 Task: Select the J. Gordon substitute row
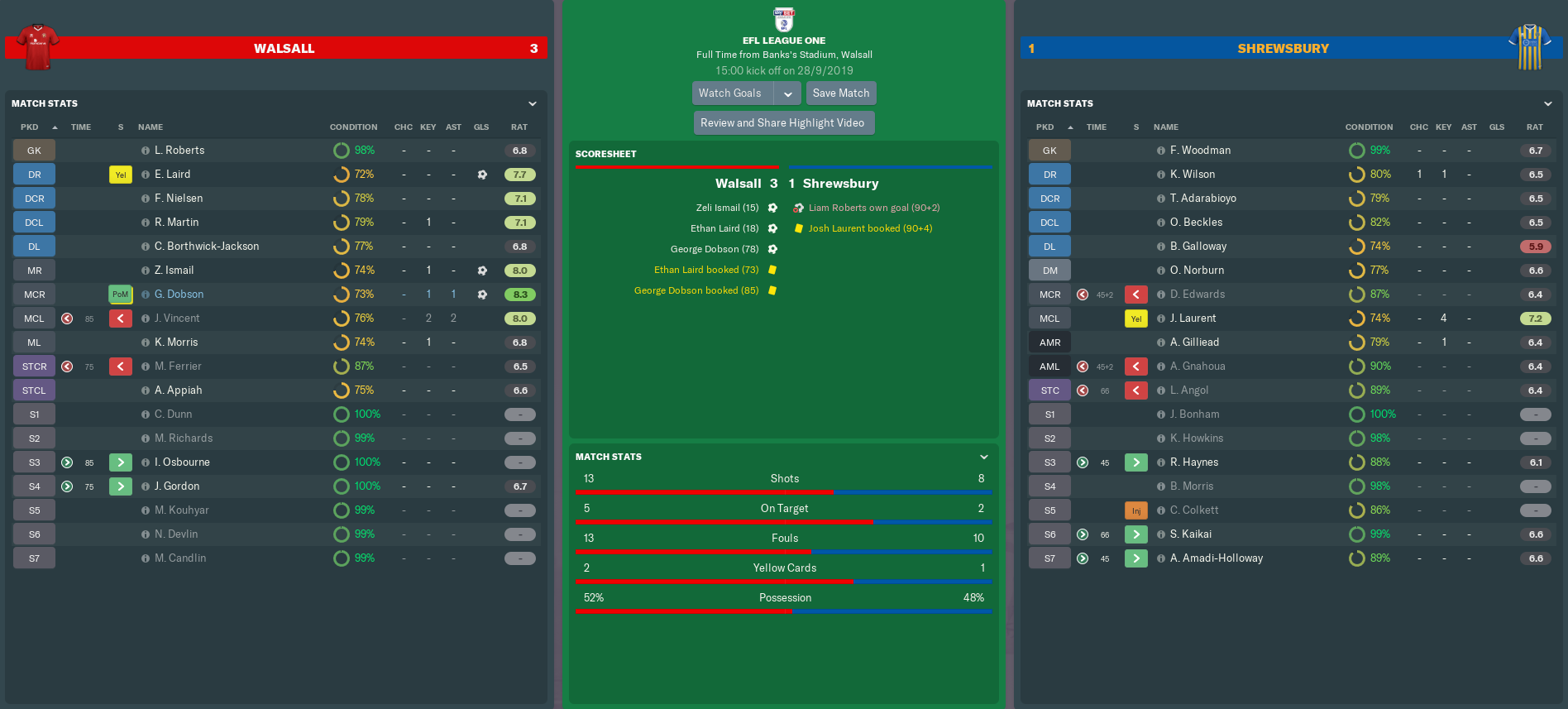pyautogui.click(x=177, y=486)
